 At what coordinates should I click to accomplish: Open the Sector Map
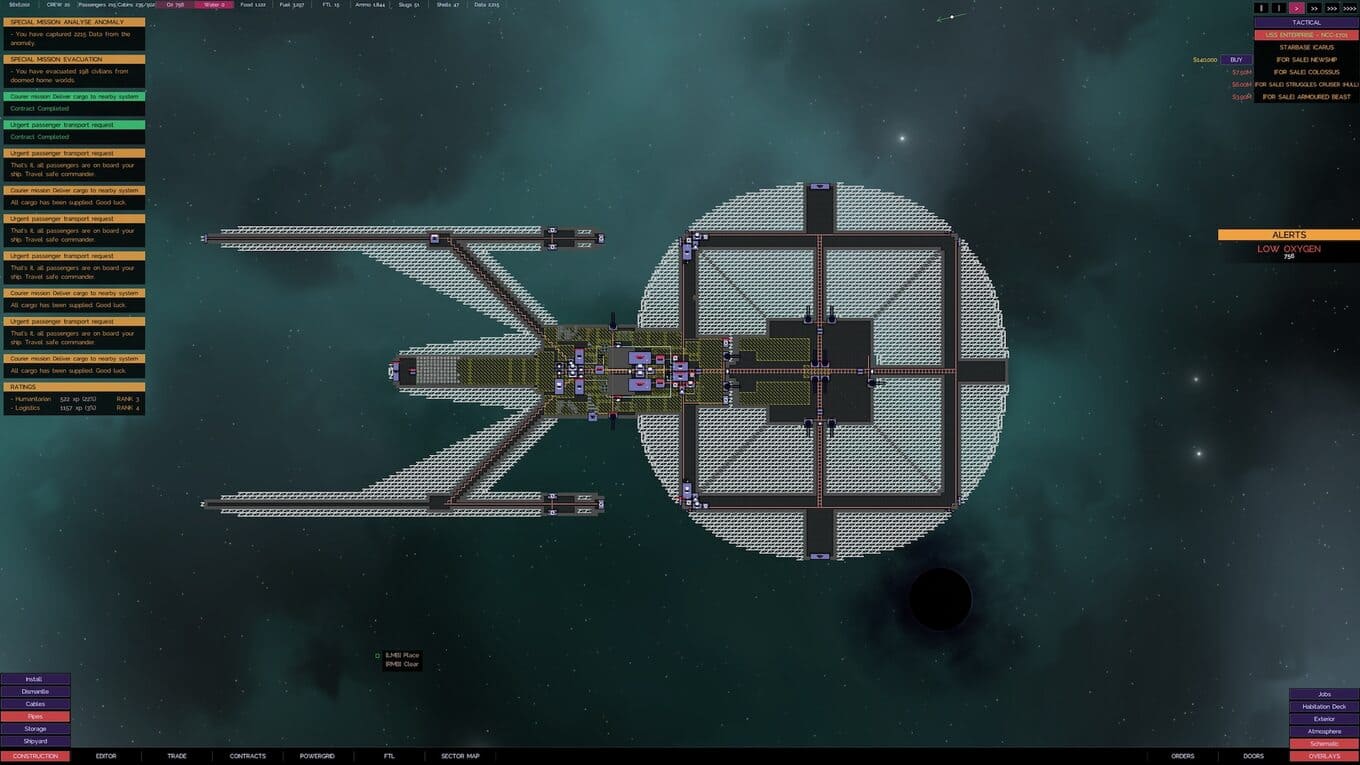(460, 756)
